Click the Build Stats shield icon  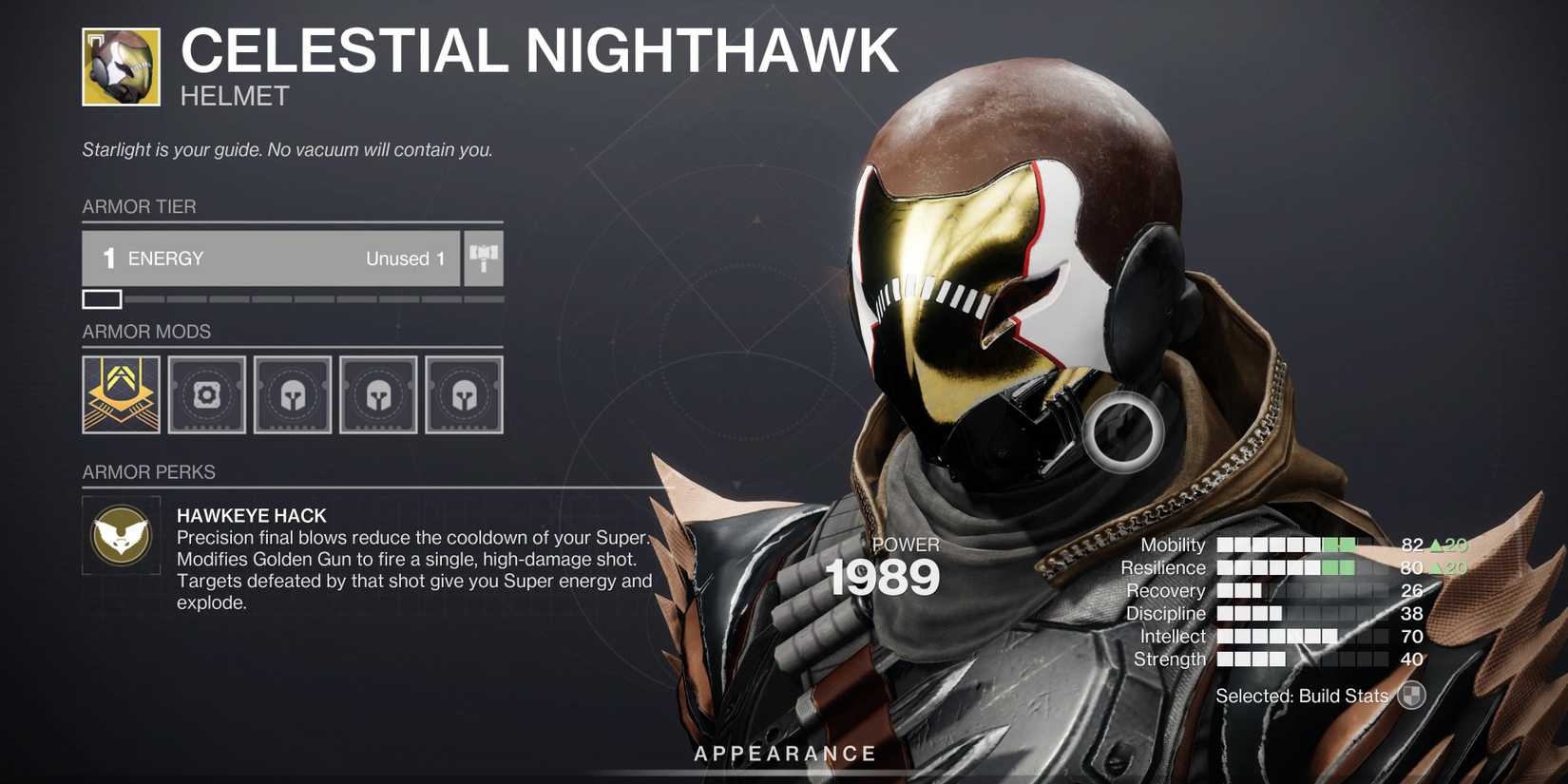click(x=1412, y=696)
